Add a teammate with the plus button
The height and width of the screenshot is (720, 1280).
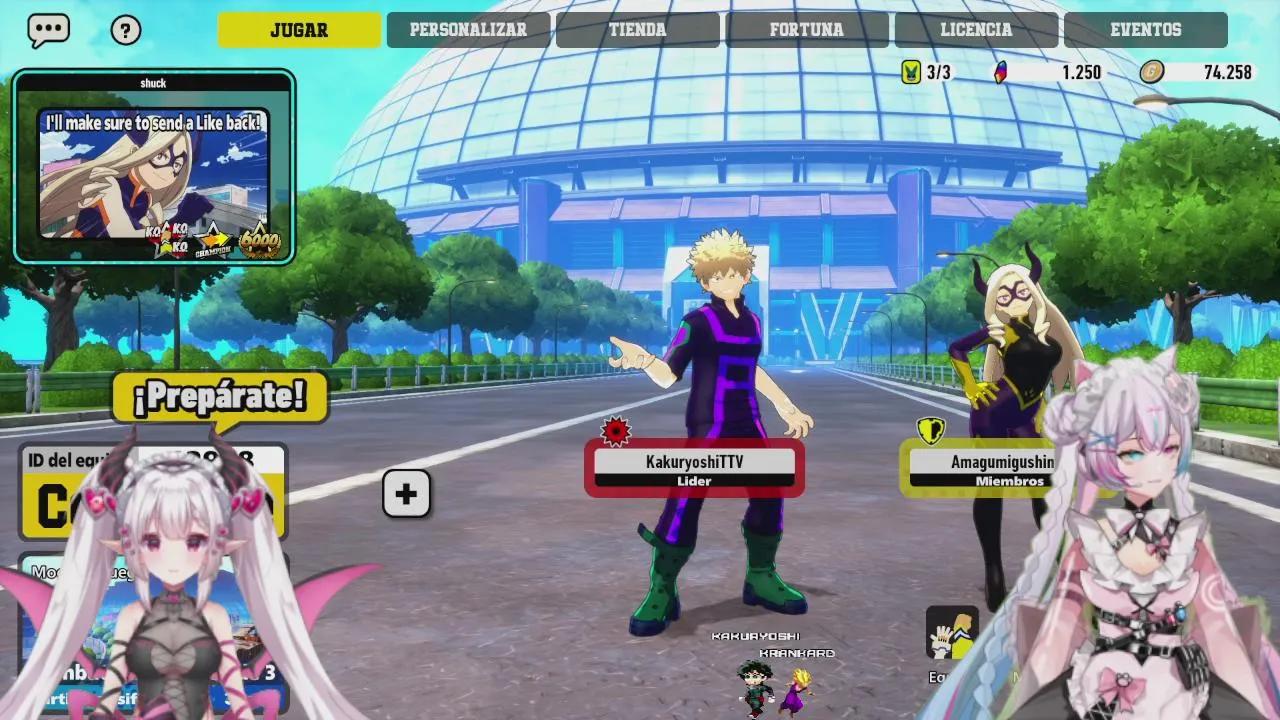click(x=406, y=494)
